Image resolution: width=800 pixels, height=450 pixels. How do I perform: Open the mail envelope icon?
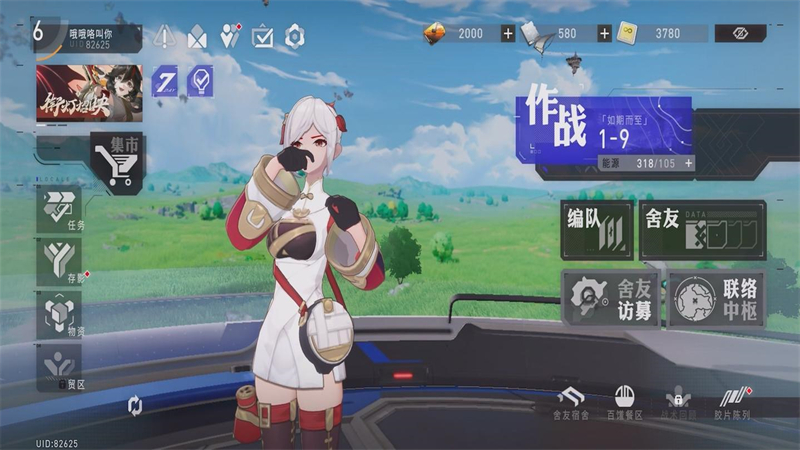197,37
